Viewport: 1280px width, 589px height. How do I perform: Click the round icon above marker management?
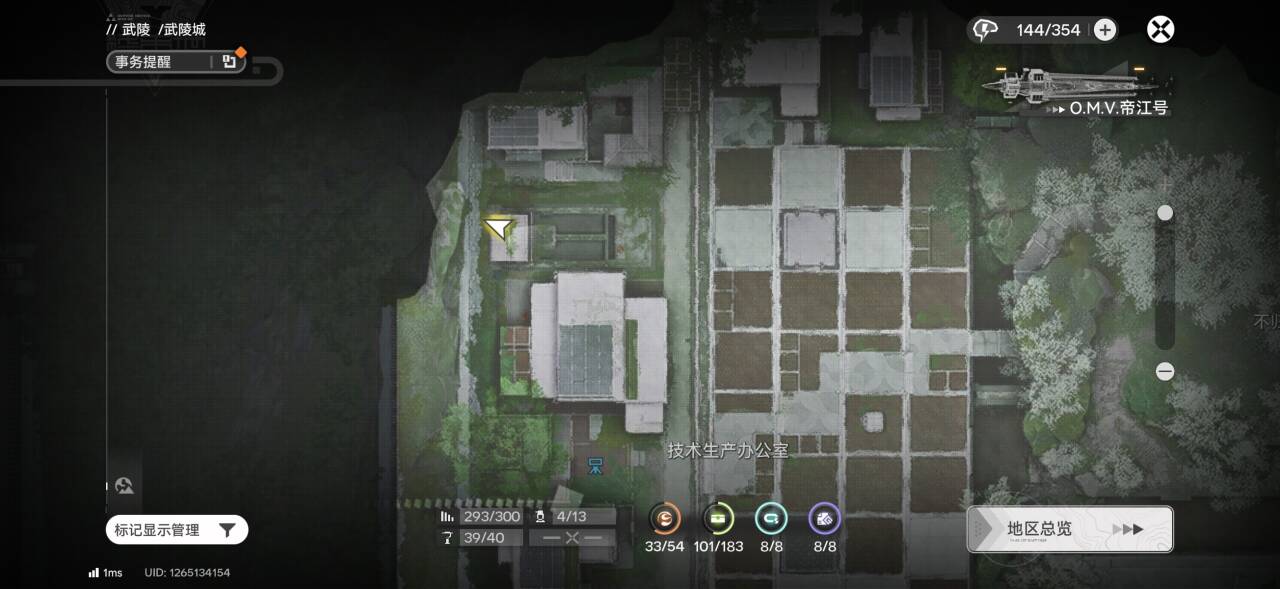[x=125, y=486]
